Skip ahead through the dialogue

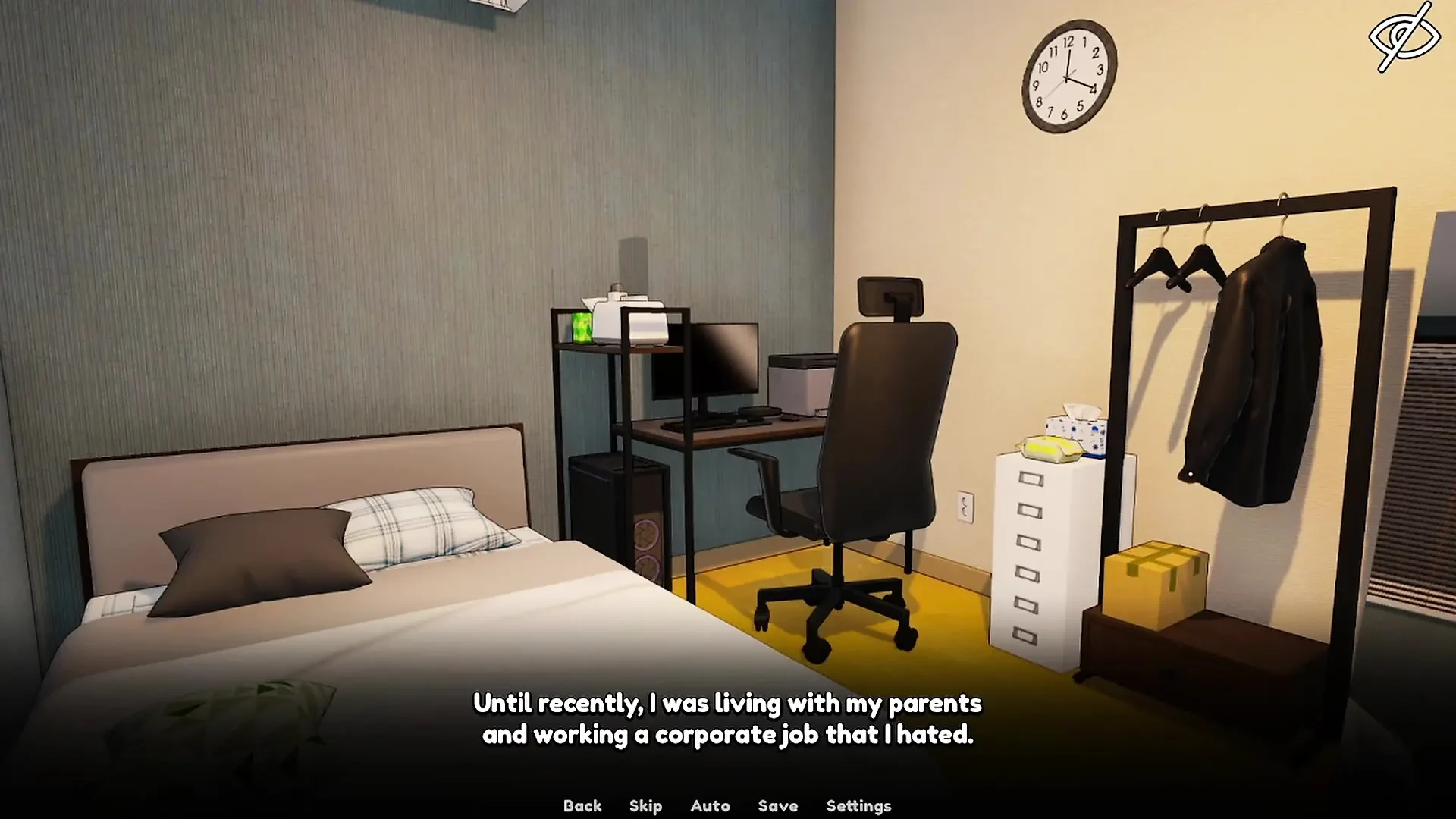645,805
